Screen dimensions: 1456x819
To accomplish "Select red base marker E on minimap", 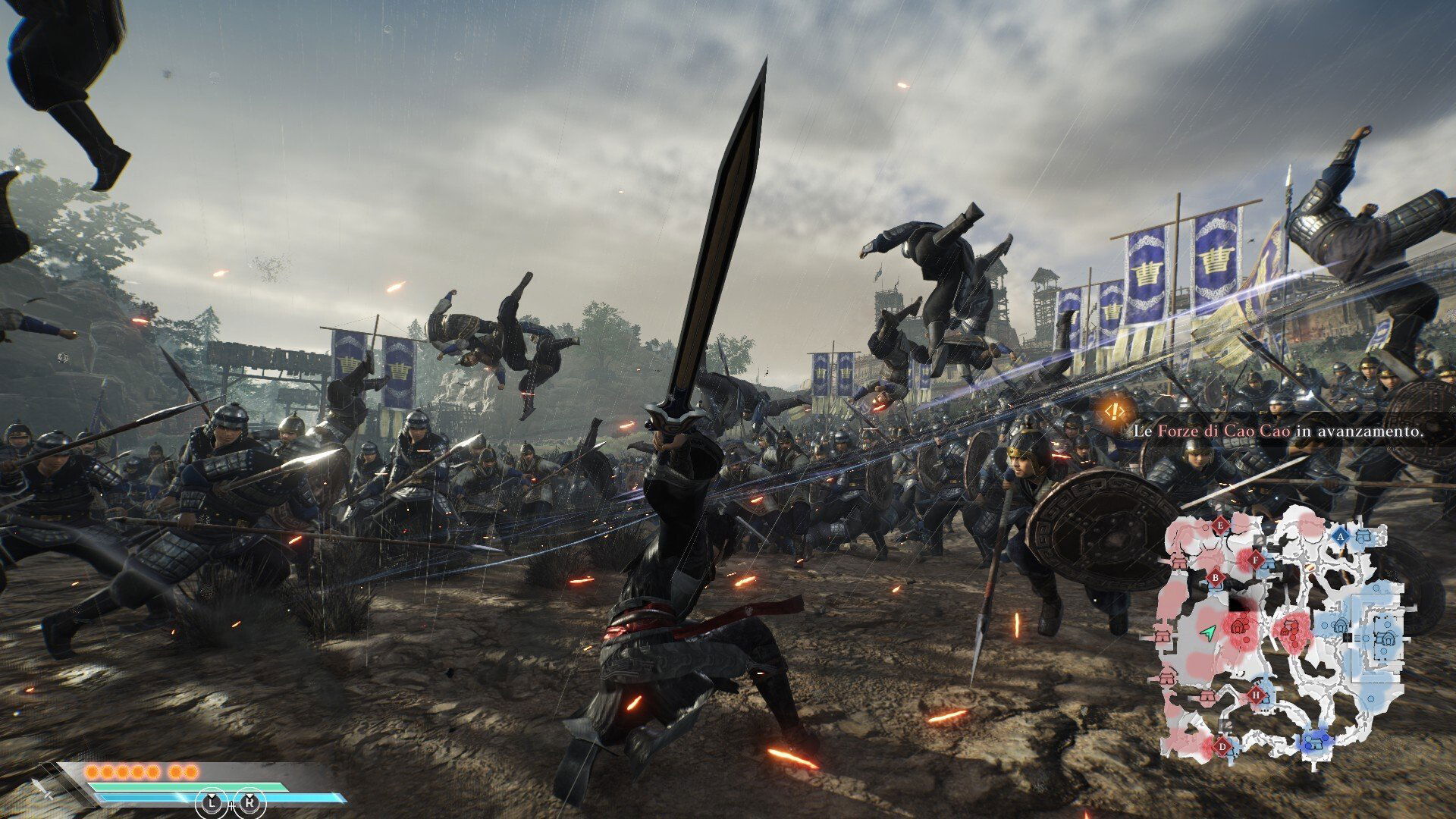I will tap(1220, 525).
